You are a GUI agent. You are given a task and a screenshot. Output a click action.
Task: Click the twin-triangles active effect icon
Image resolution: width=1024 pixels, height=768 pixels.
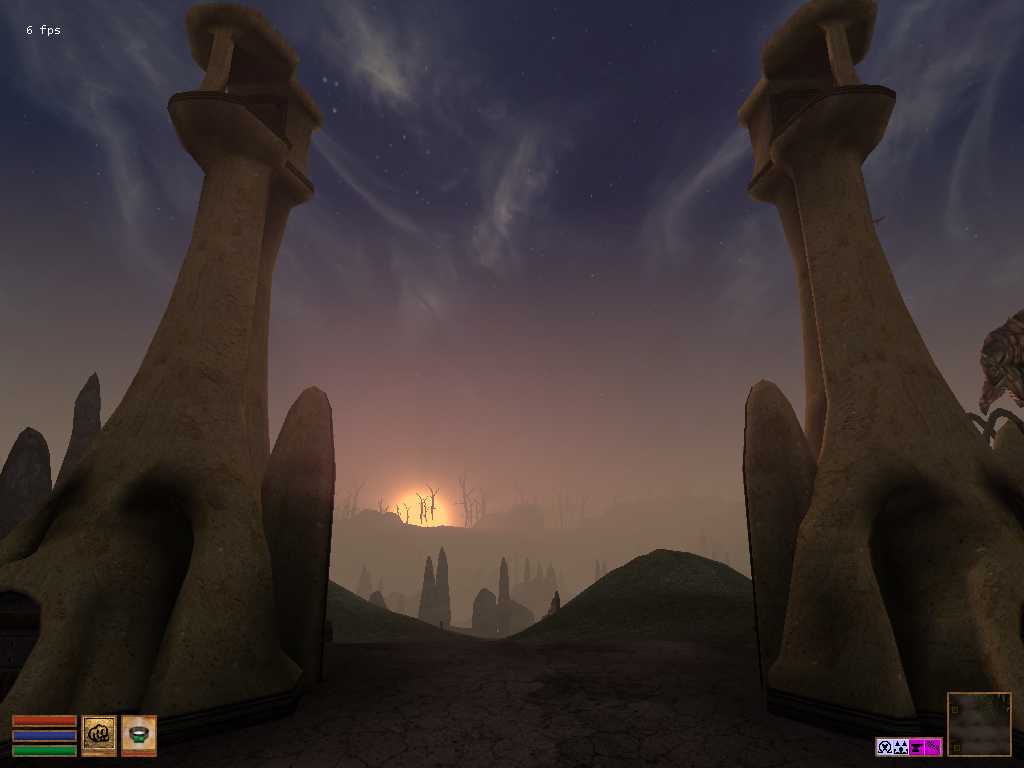[901, 746]
